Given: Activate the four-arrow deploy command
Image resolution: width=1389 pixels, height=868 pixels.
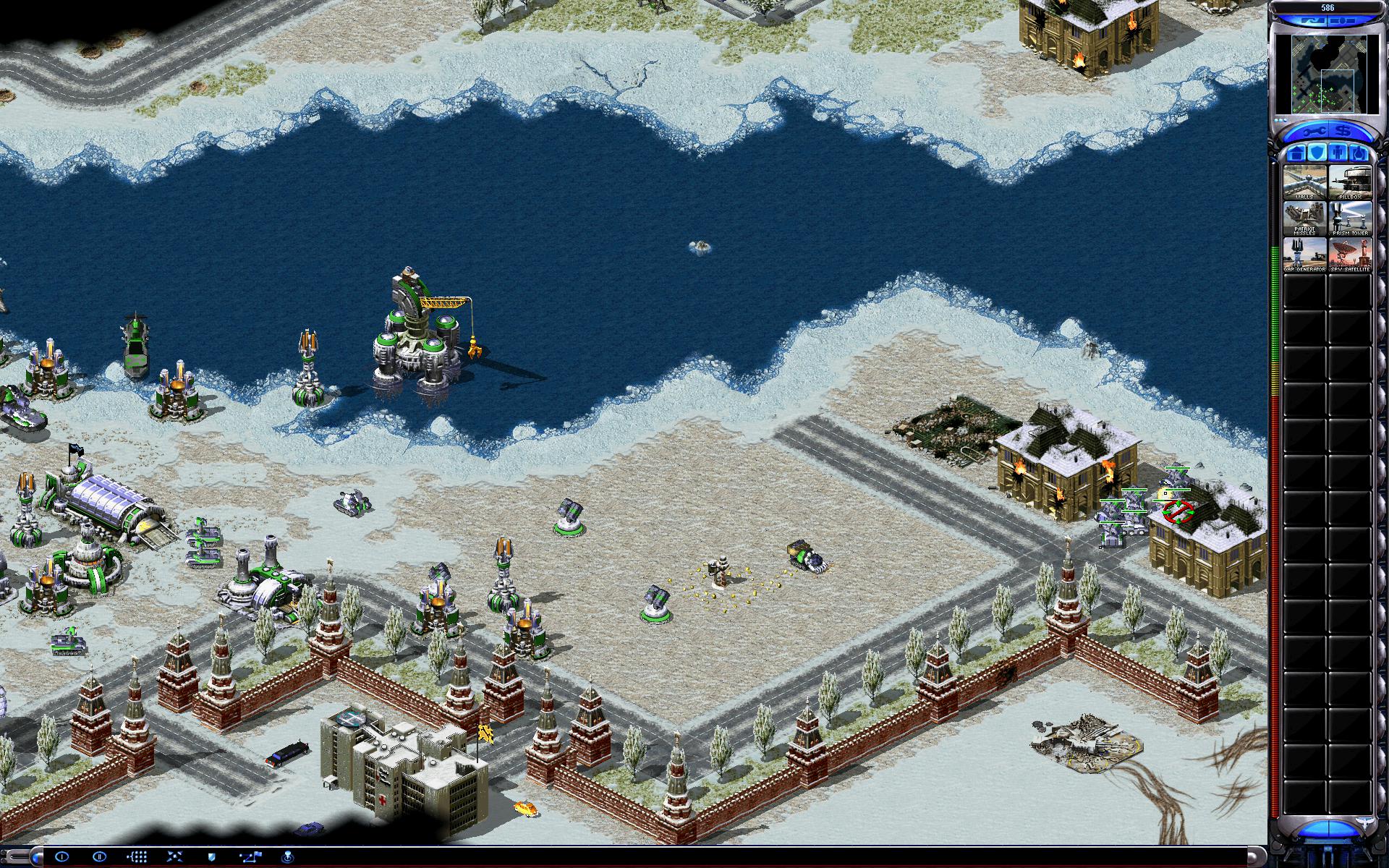Looking at the screenshot, I should coord(174,856).
